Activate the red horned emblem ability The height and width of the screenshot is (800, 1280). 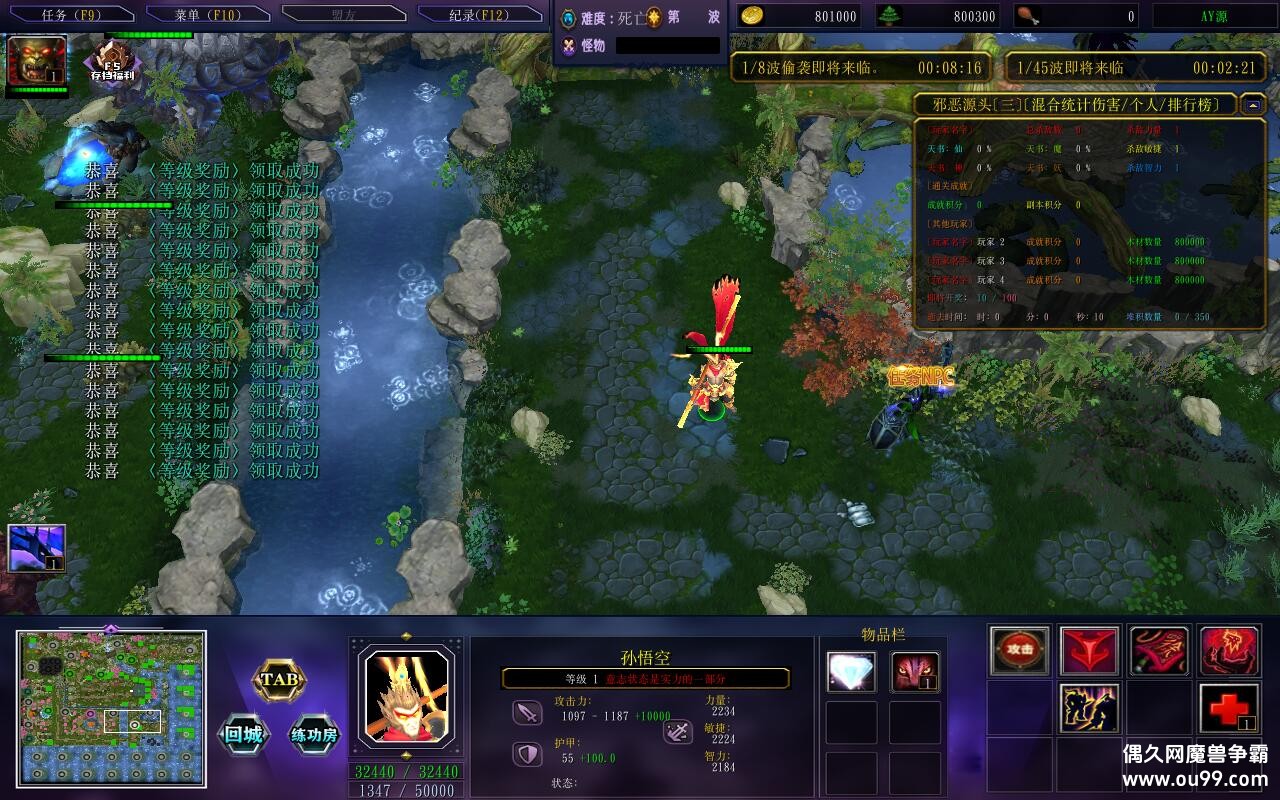pyautogui.click(x=1089, y=651)
